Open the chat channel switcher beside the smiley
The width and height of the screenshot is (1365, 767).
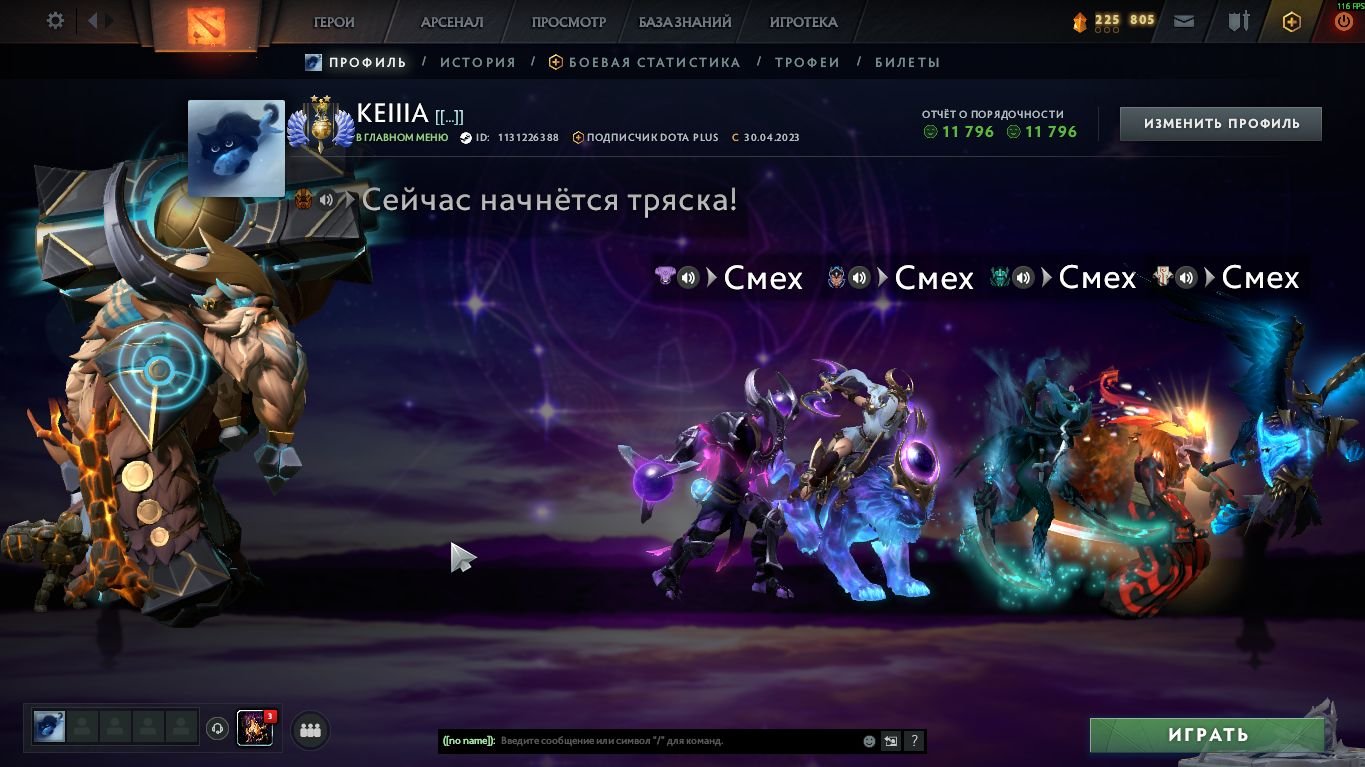pos(889,741)
